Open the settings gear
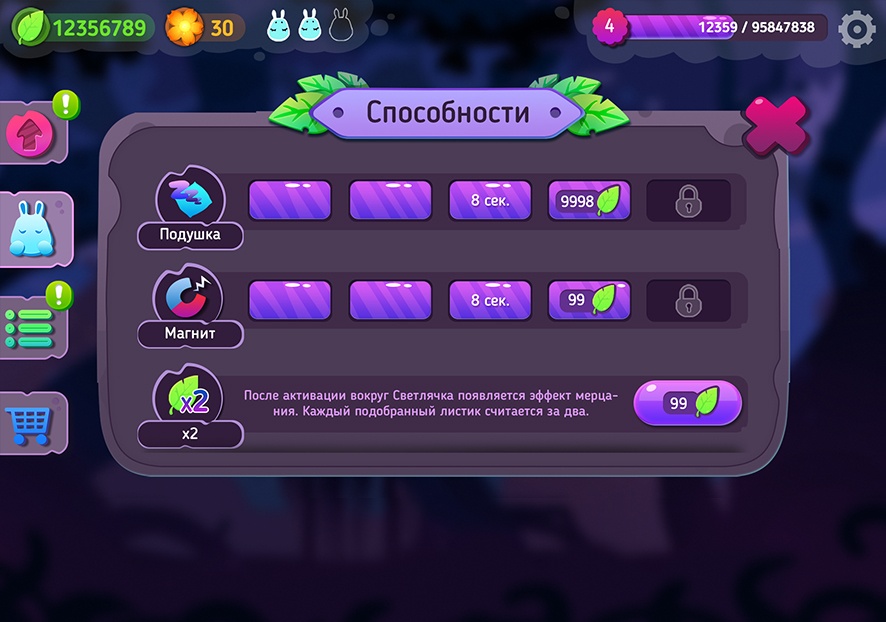 point(856,29)
